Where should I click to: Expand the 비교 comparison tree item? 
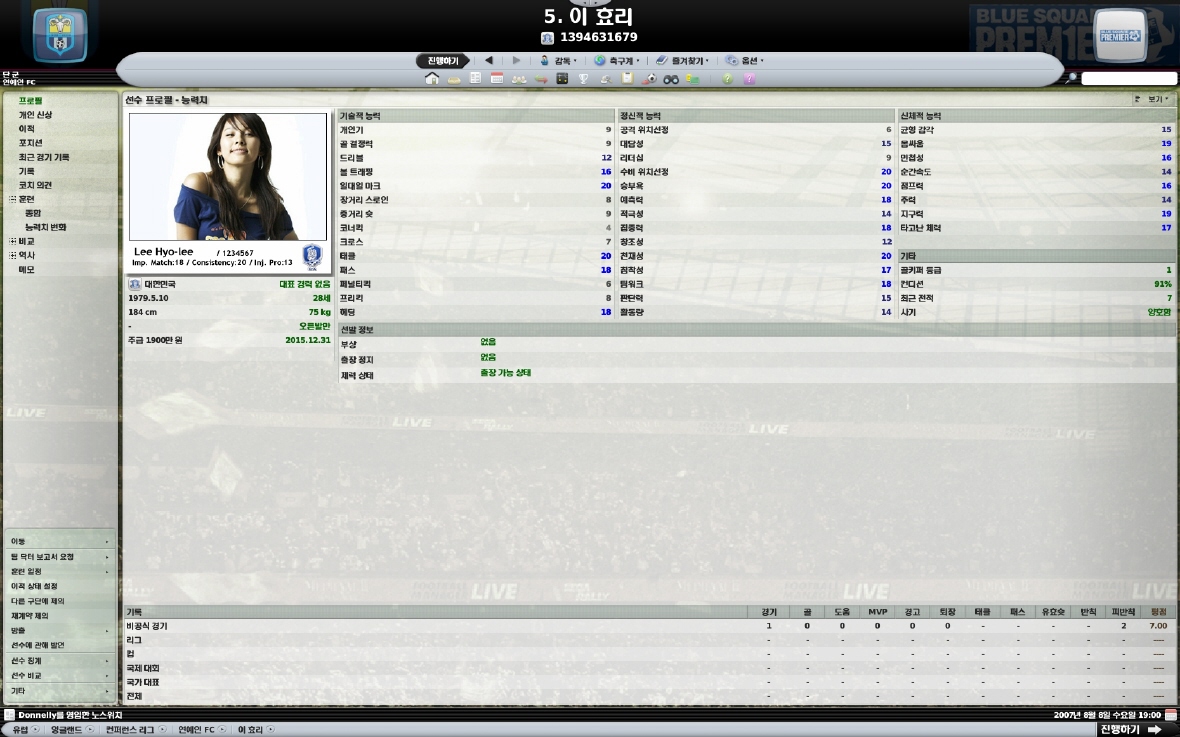[13, 241]
